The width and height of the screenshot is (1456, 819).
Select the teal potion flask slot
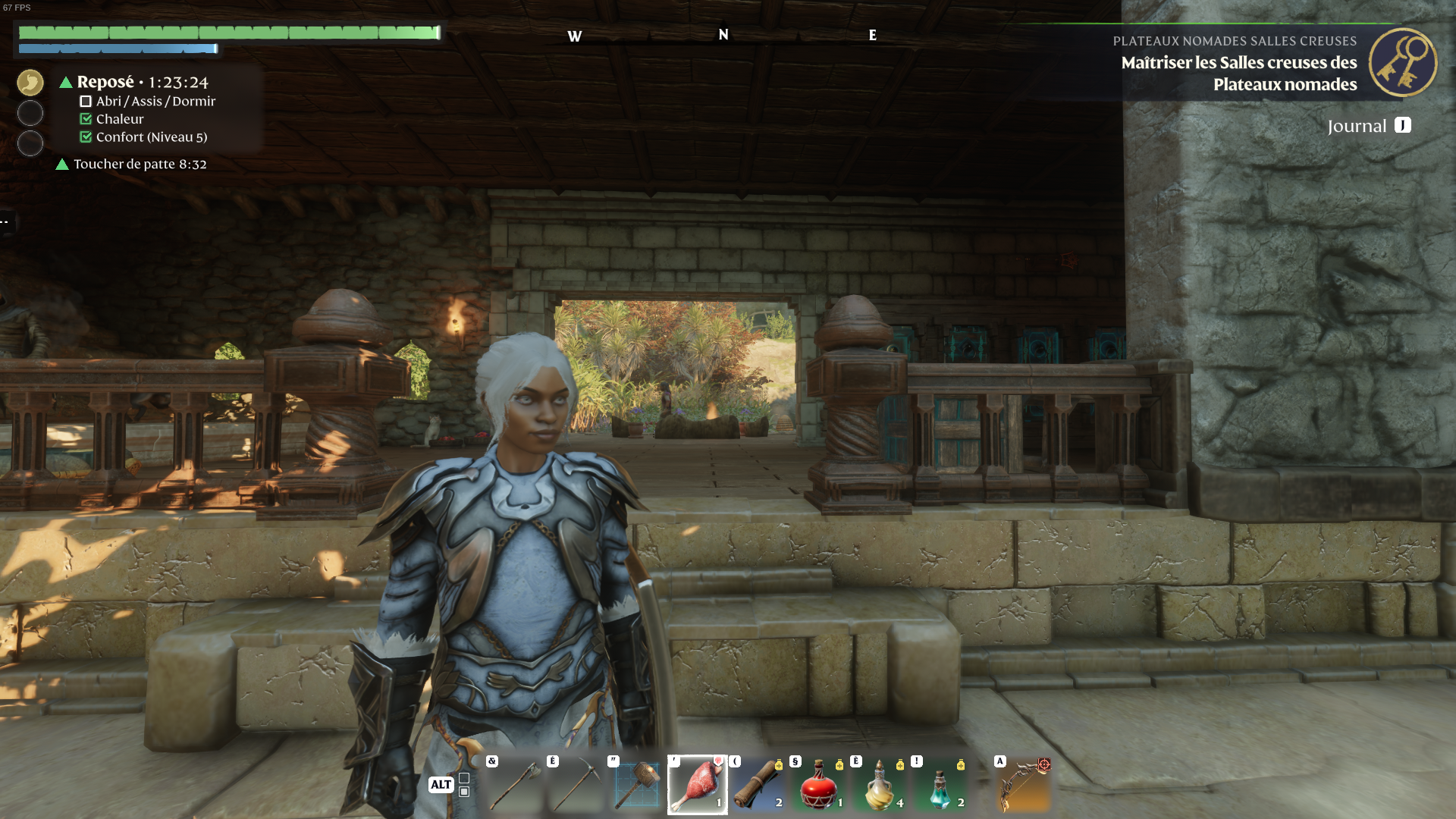(940, 785)
